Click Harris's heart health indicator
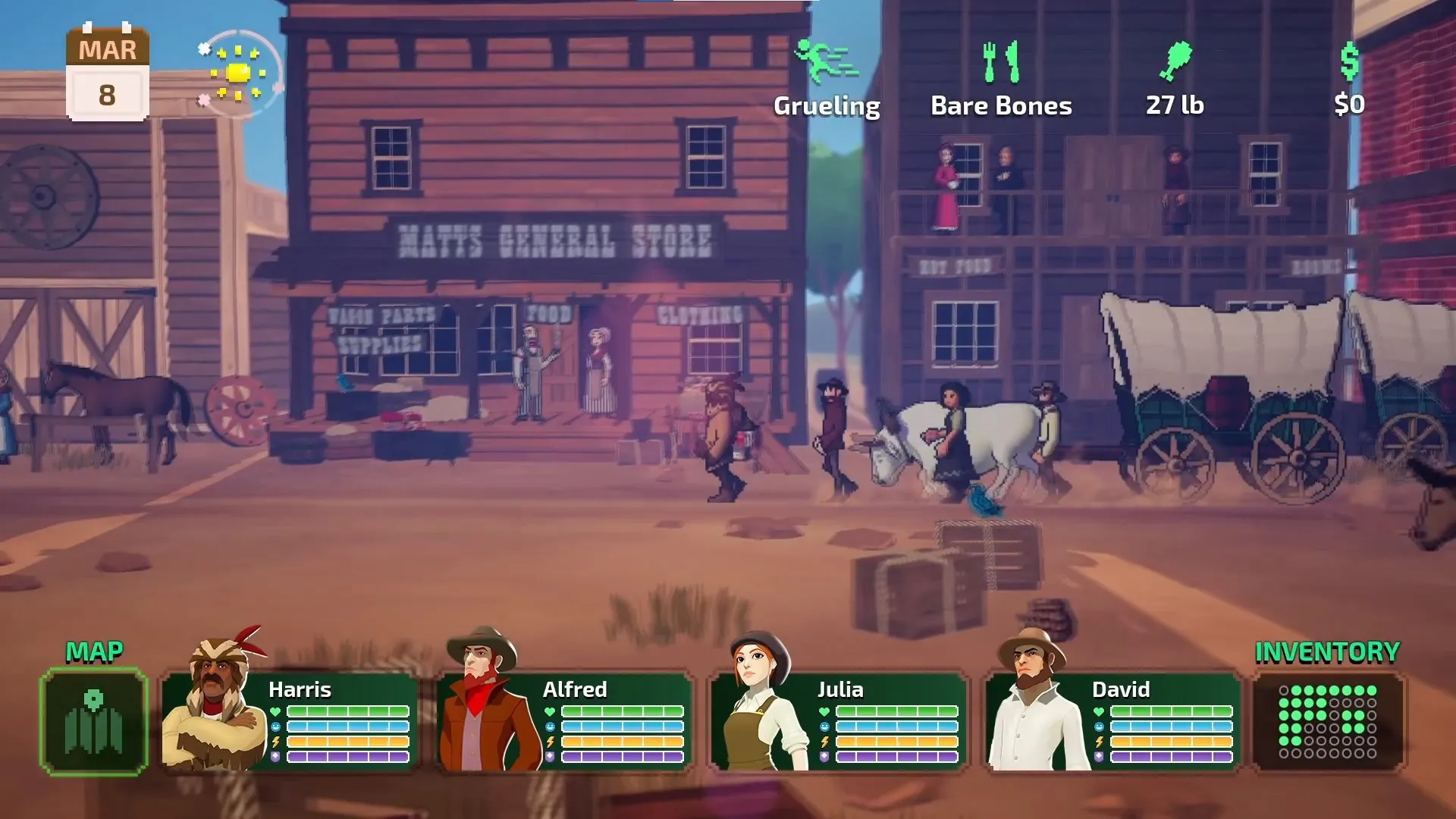This screenshot has height=819, width=1456. tap(276, 711)
